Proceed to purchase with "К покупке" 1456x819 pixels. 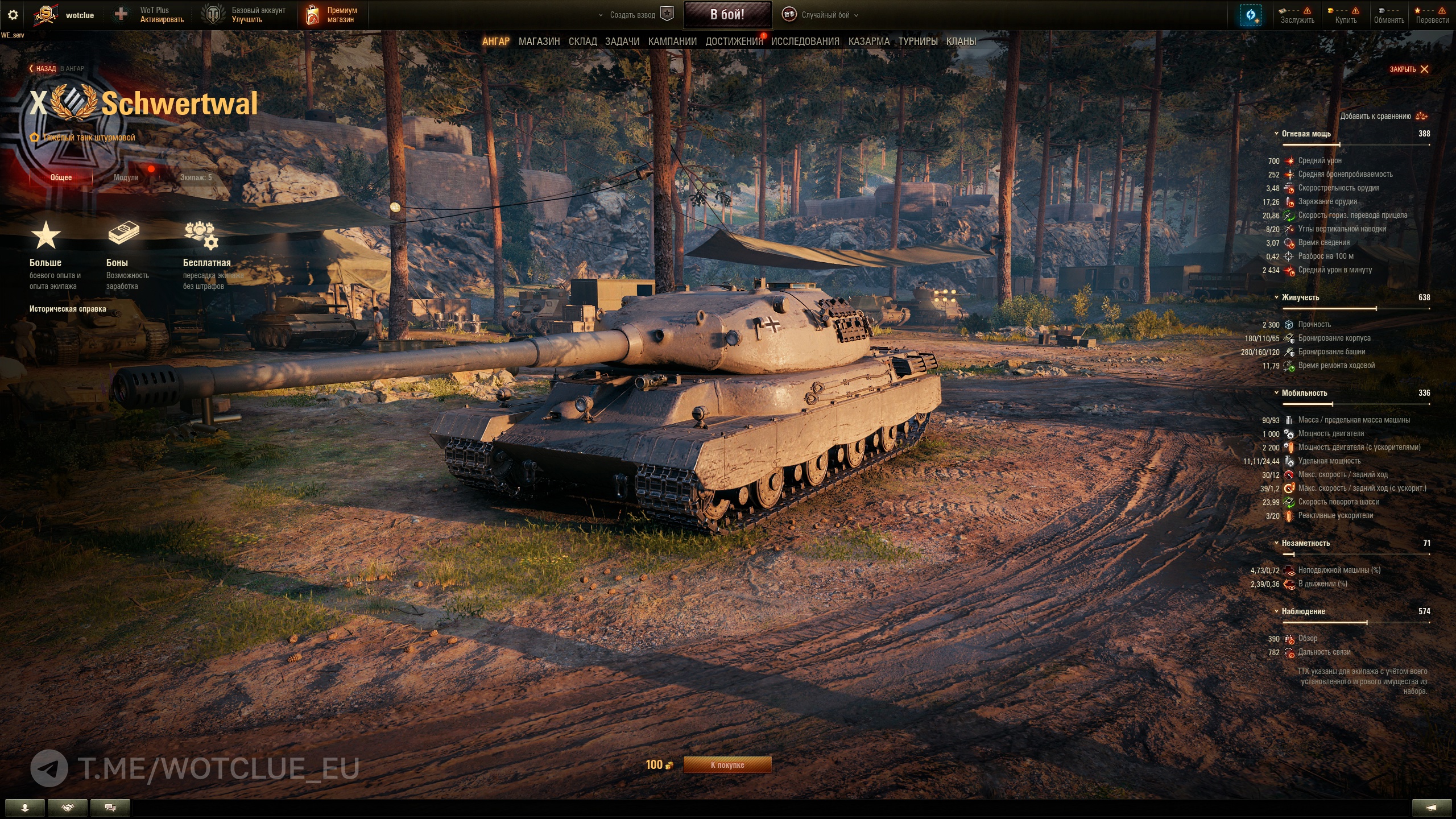point(727,765)
